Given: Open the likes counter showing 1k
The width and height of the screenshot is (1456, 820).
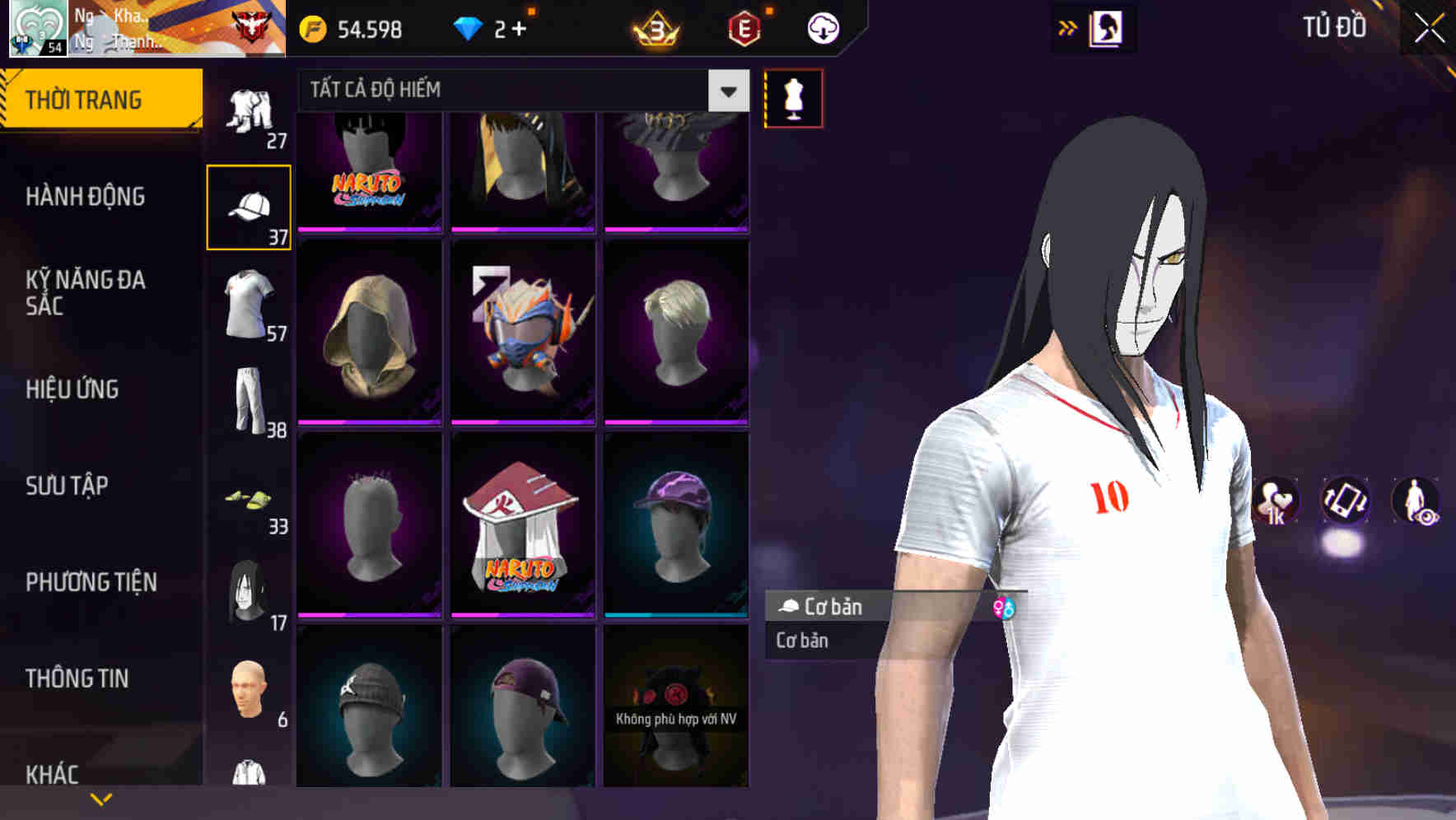Looking at the screenshot, I should (1277, 502).
